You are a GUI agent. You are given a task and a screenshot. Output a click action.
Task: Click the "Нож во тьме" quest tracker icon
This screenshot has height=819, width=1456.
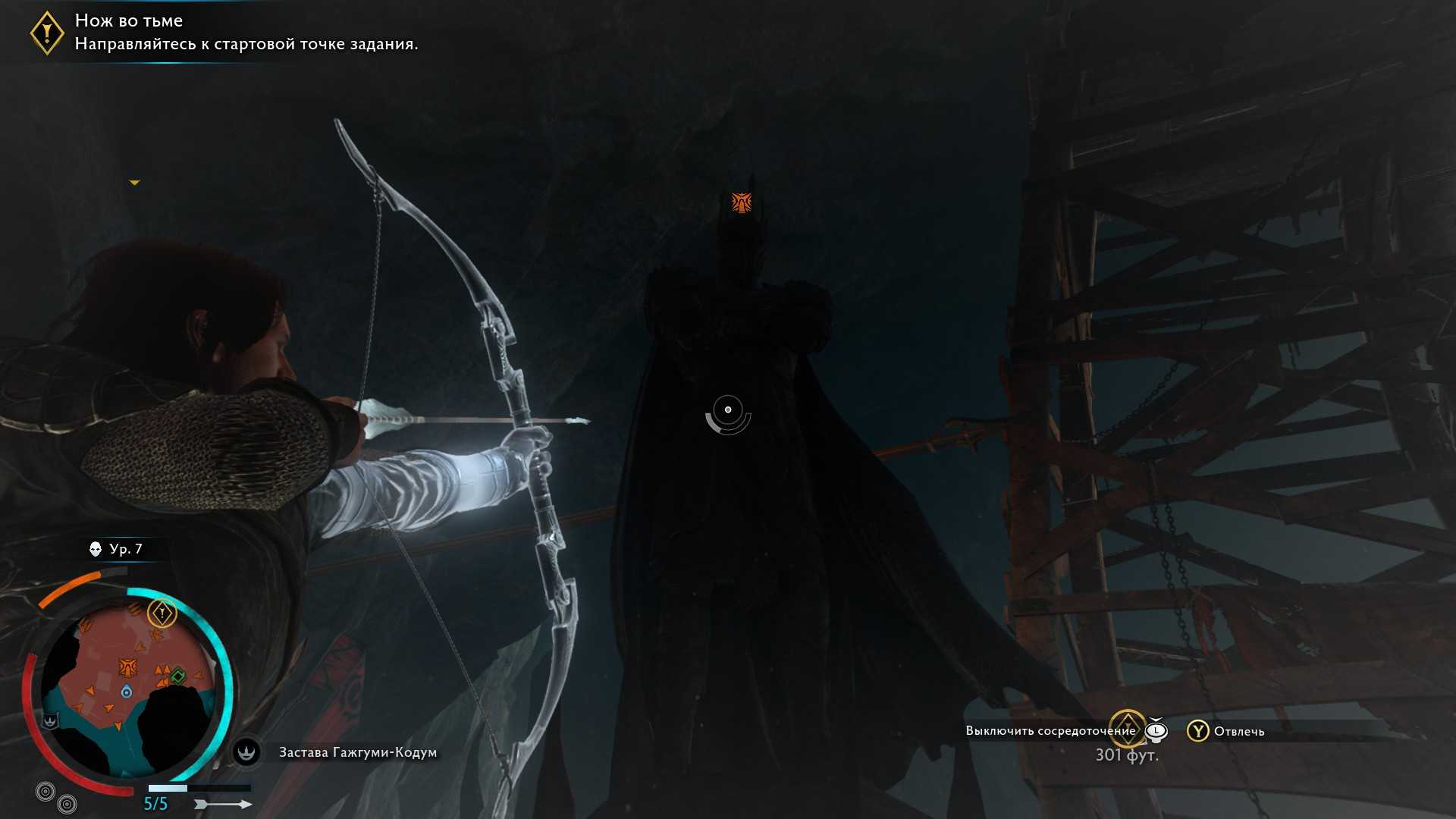[x=47, y=33]
